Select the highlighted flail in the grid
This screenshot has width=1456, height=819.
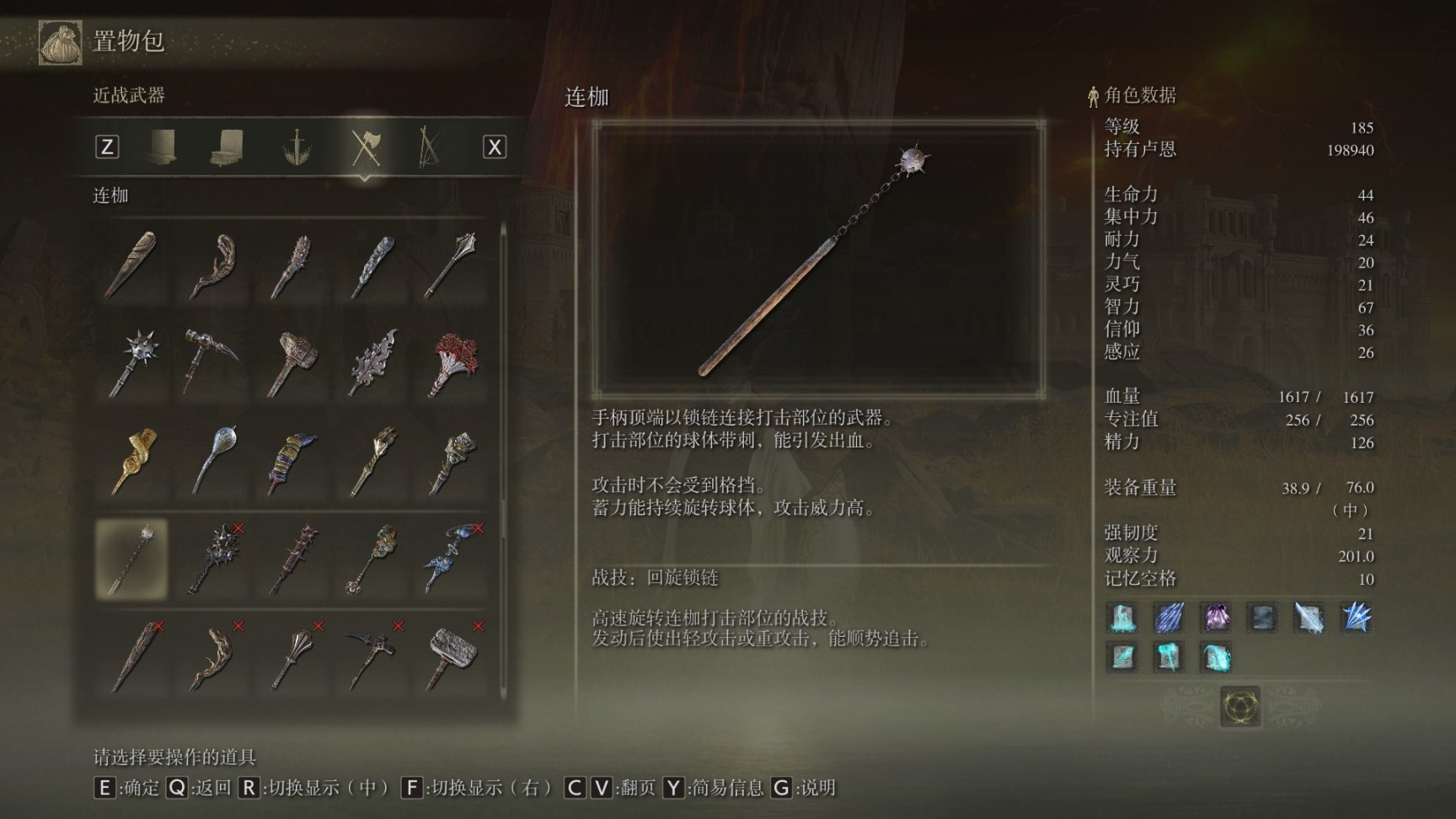click(x=132, y=559)
